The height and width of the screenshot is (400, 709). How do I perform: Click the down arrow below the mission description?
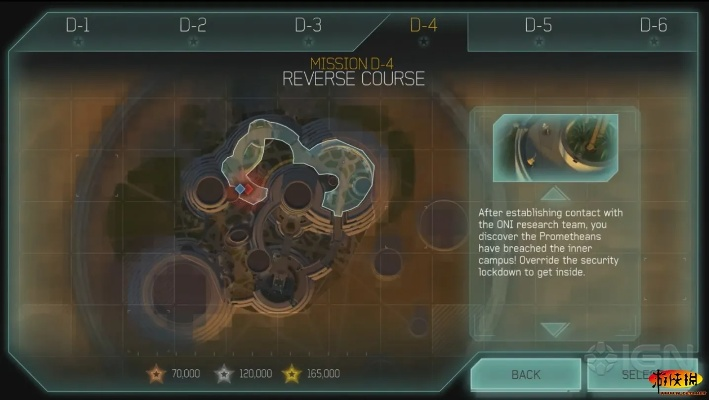(x=554, y=328)
